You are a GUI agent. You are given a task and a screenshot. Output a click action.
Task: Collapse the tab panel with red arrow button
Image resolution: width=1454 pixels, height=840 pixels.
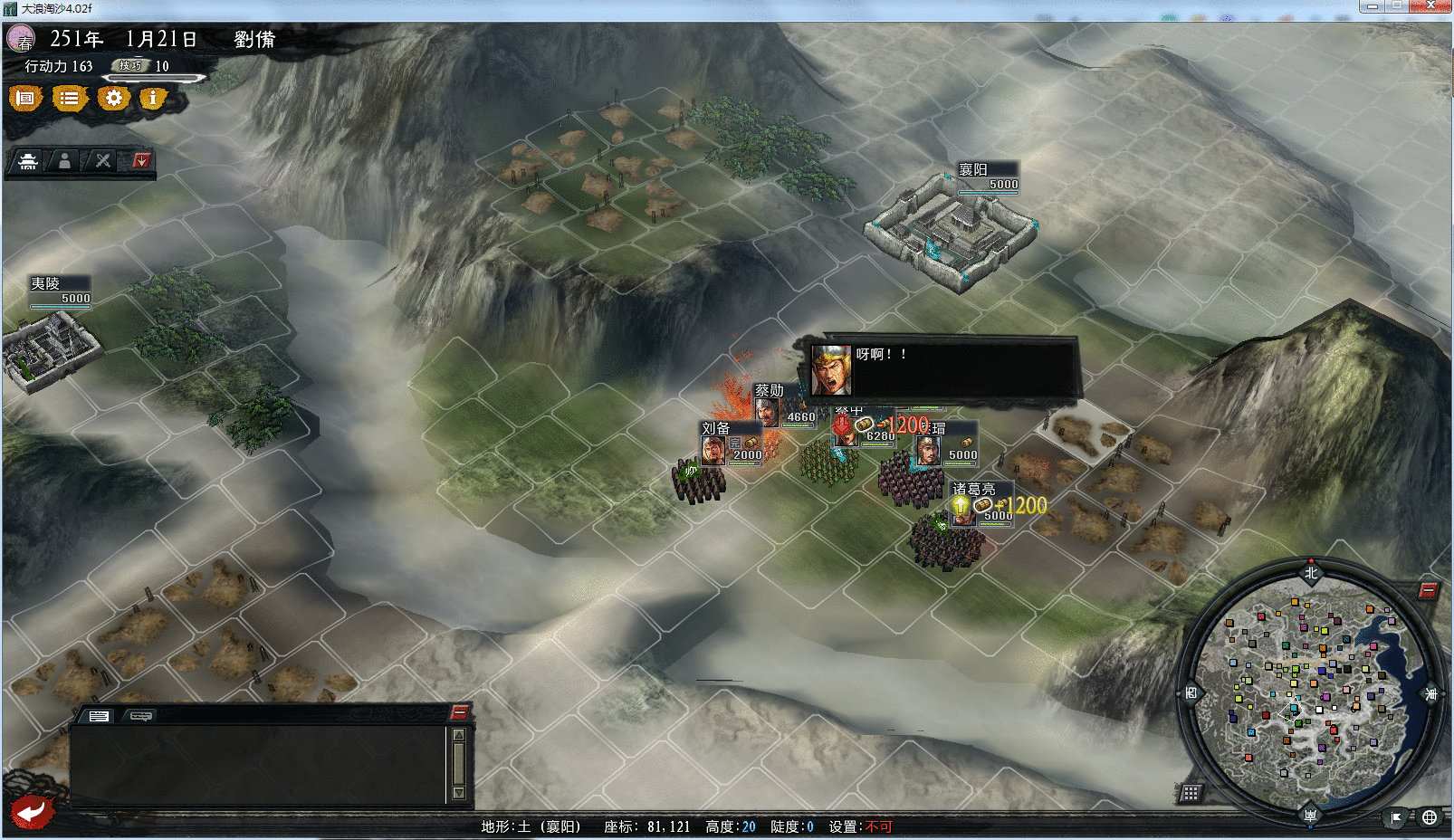tap(140, 161)
